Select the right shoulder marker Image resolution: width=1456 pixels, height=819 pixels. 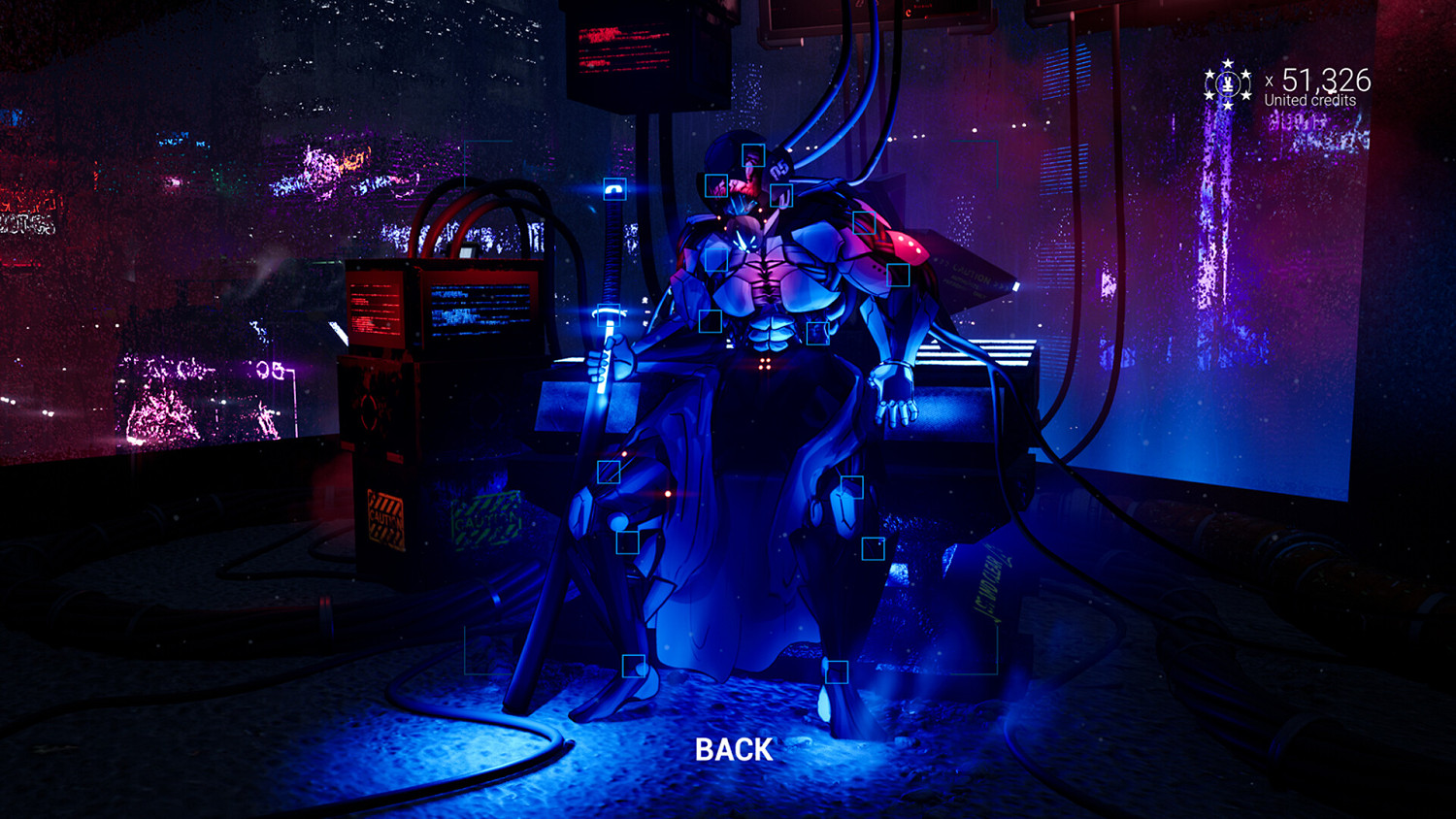coord(865,223)
